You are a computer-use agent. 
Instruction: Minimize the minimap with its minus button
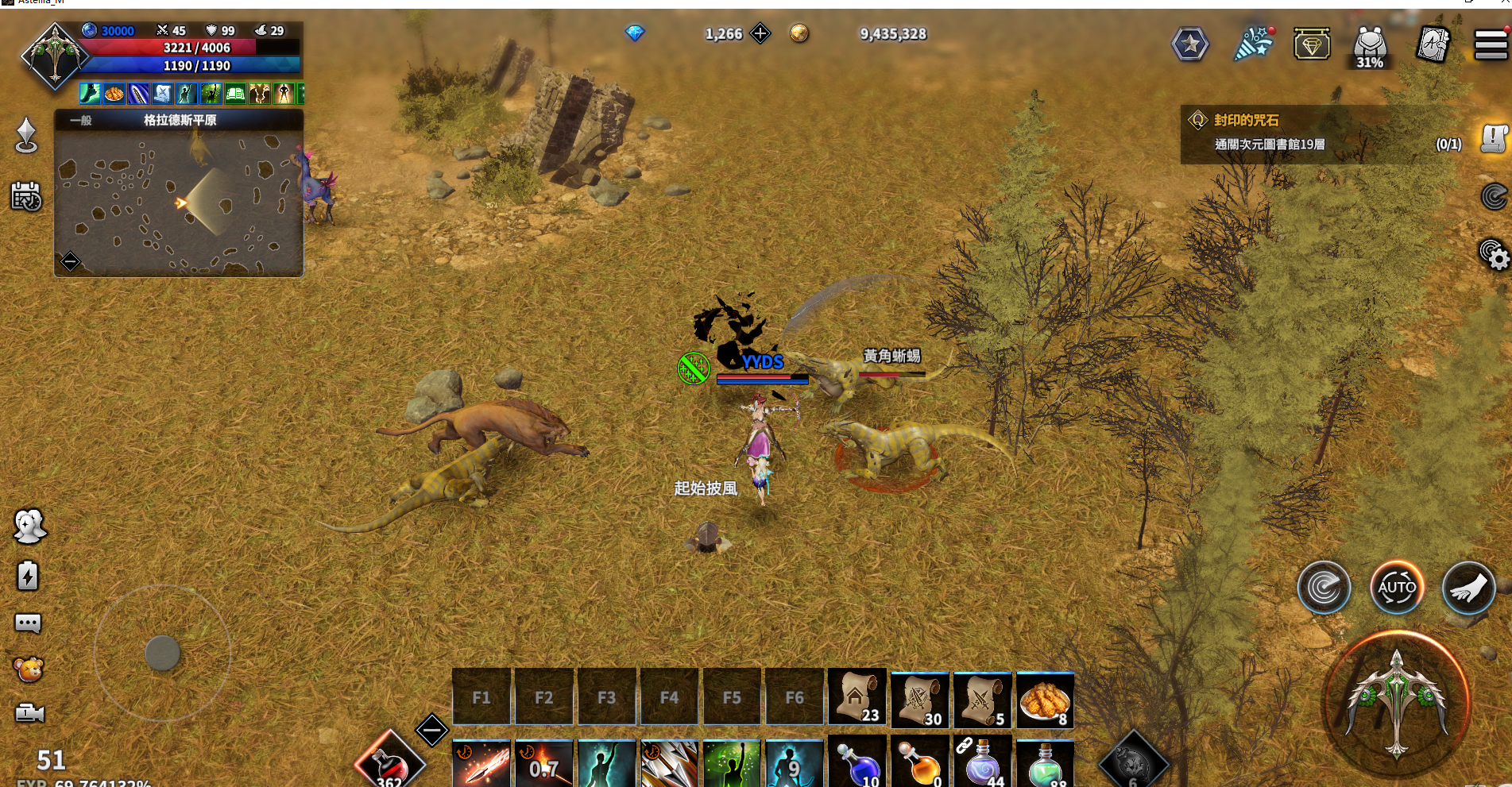tap(71, 260)
